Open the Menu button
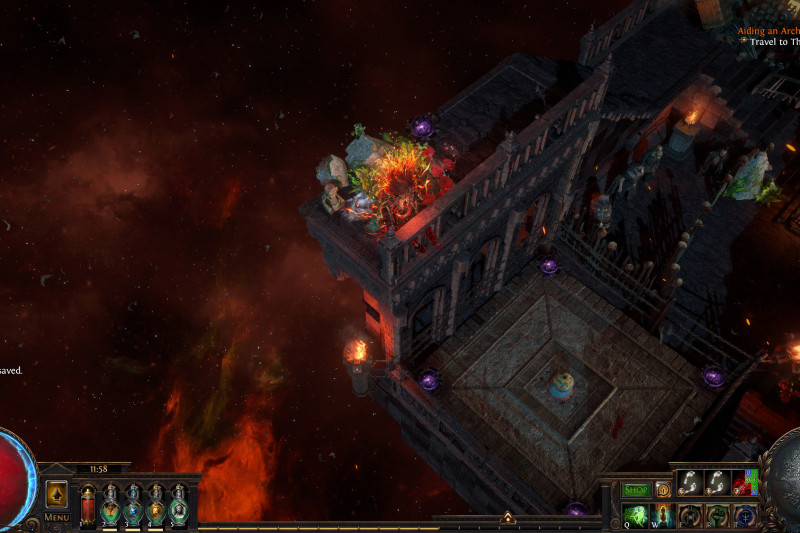800x533 pixels. tap(56, 517)
